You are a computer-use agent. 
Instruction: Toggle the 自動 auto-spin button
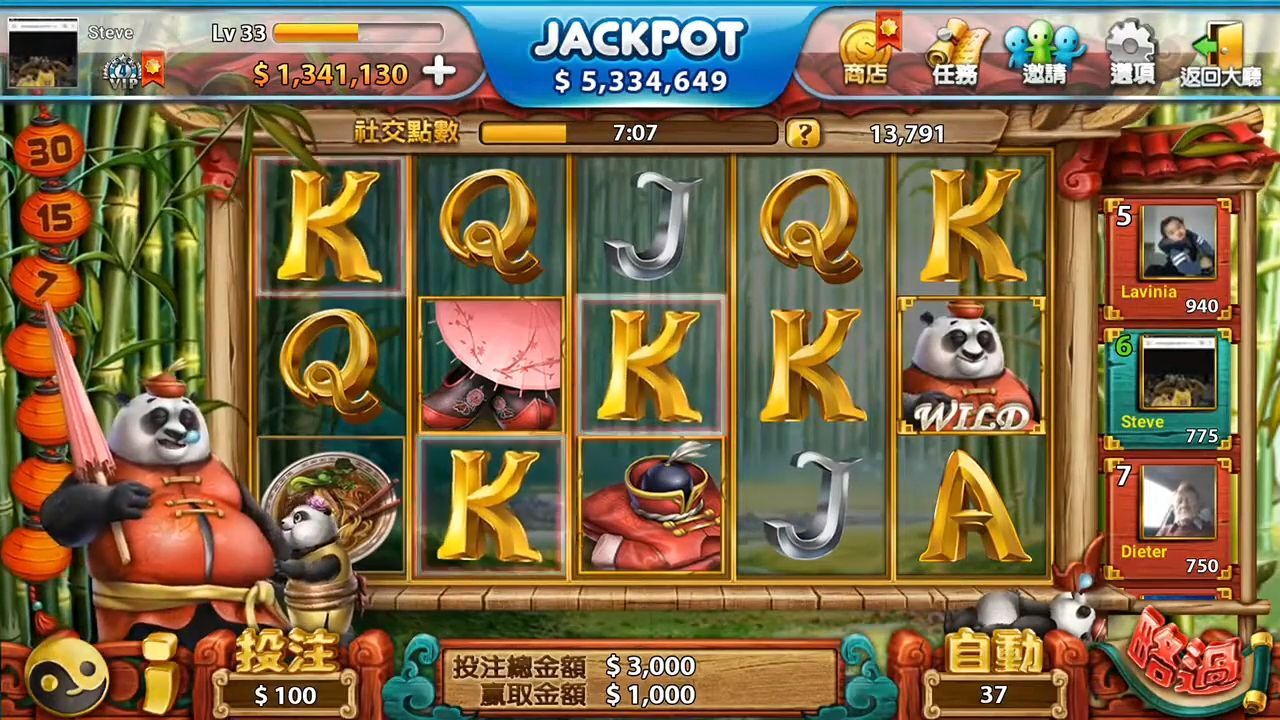tap(994, 672)
